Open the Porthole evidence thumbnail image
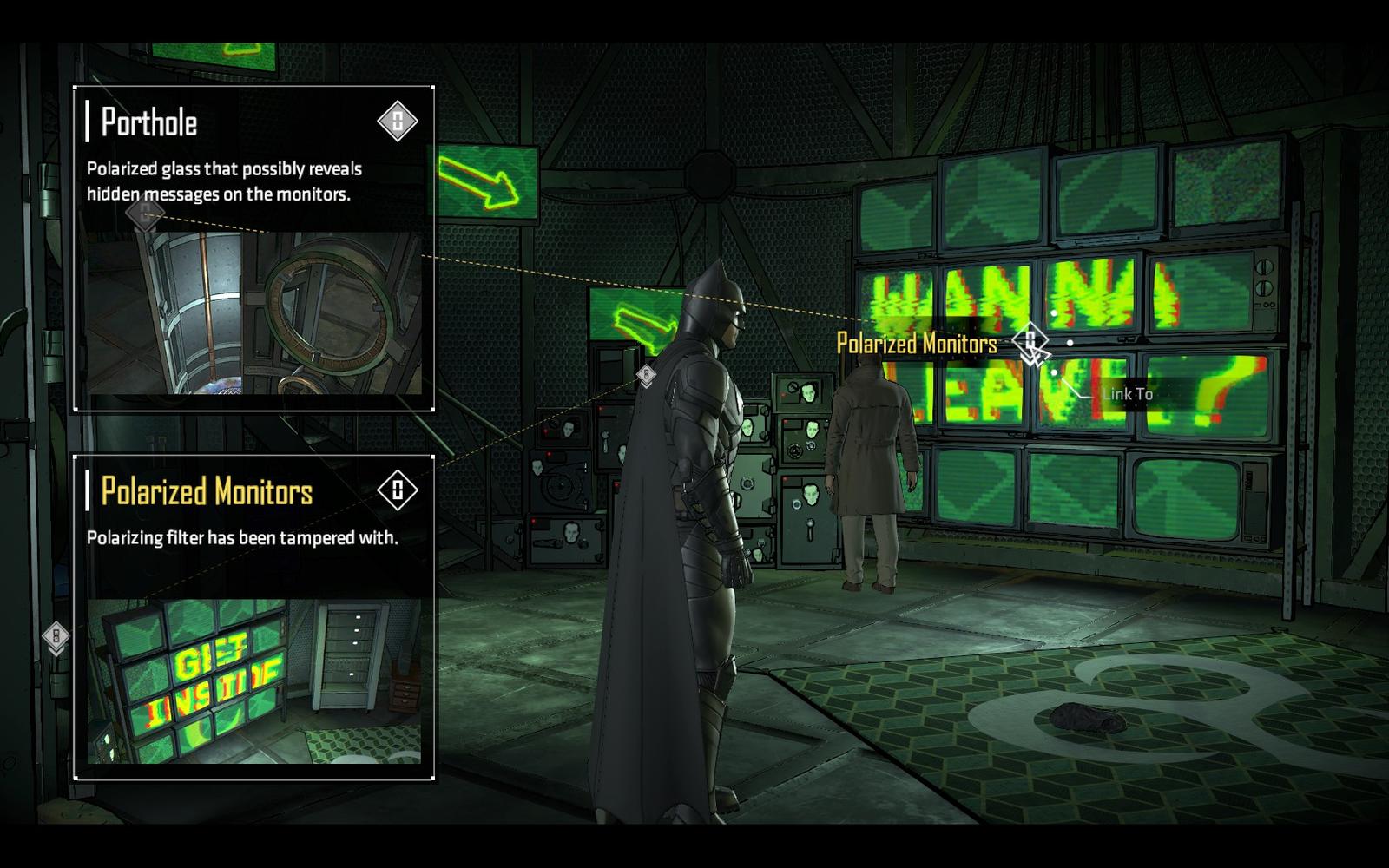This screenshot has height=868, width=1389. [253, 312]
